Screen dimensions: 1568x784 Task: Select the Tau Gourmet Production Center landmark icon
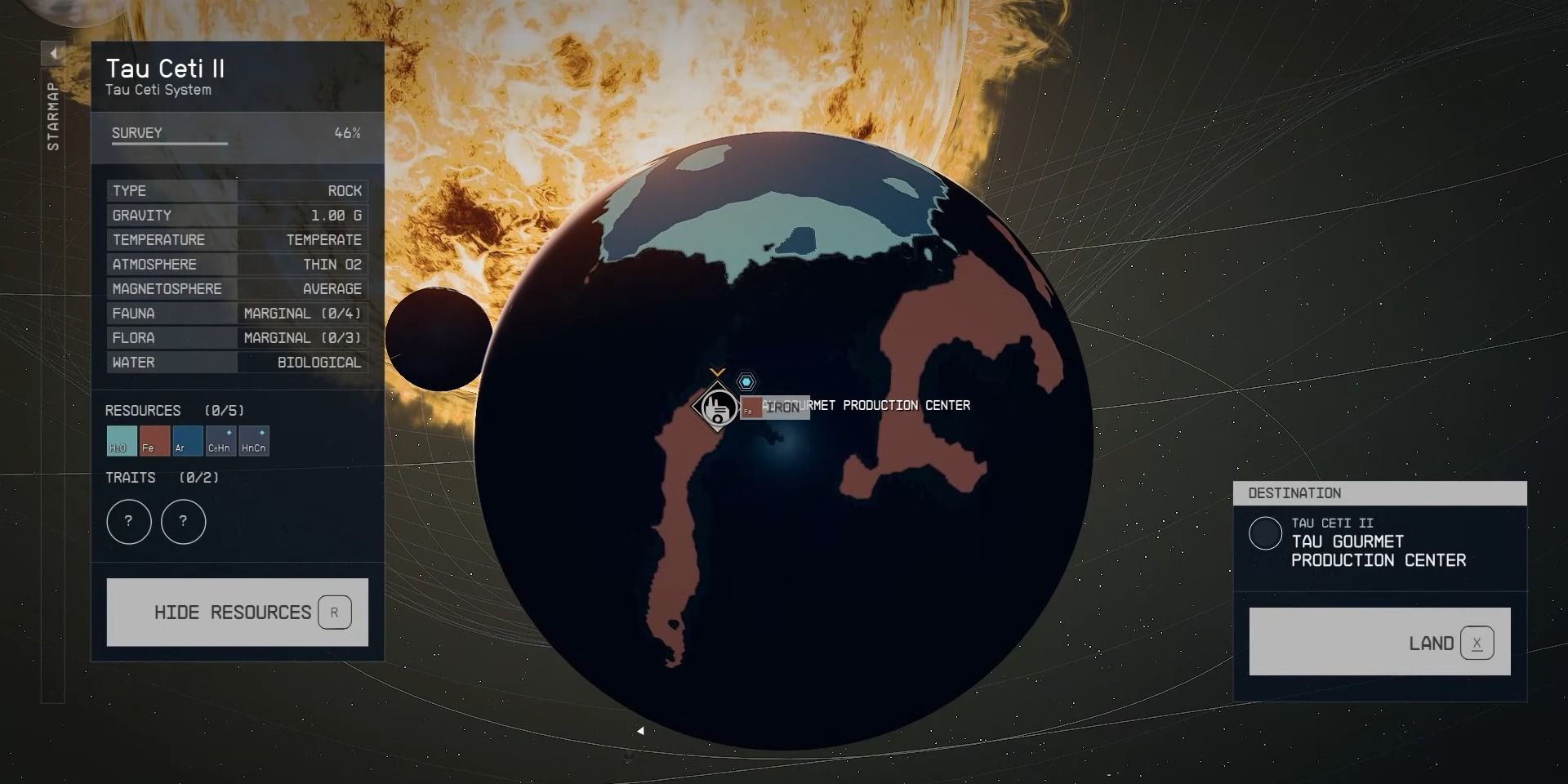(716, 408)
